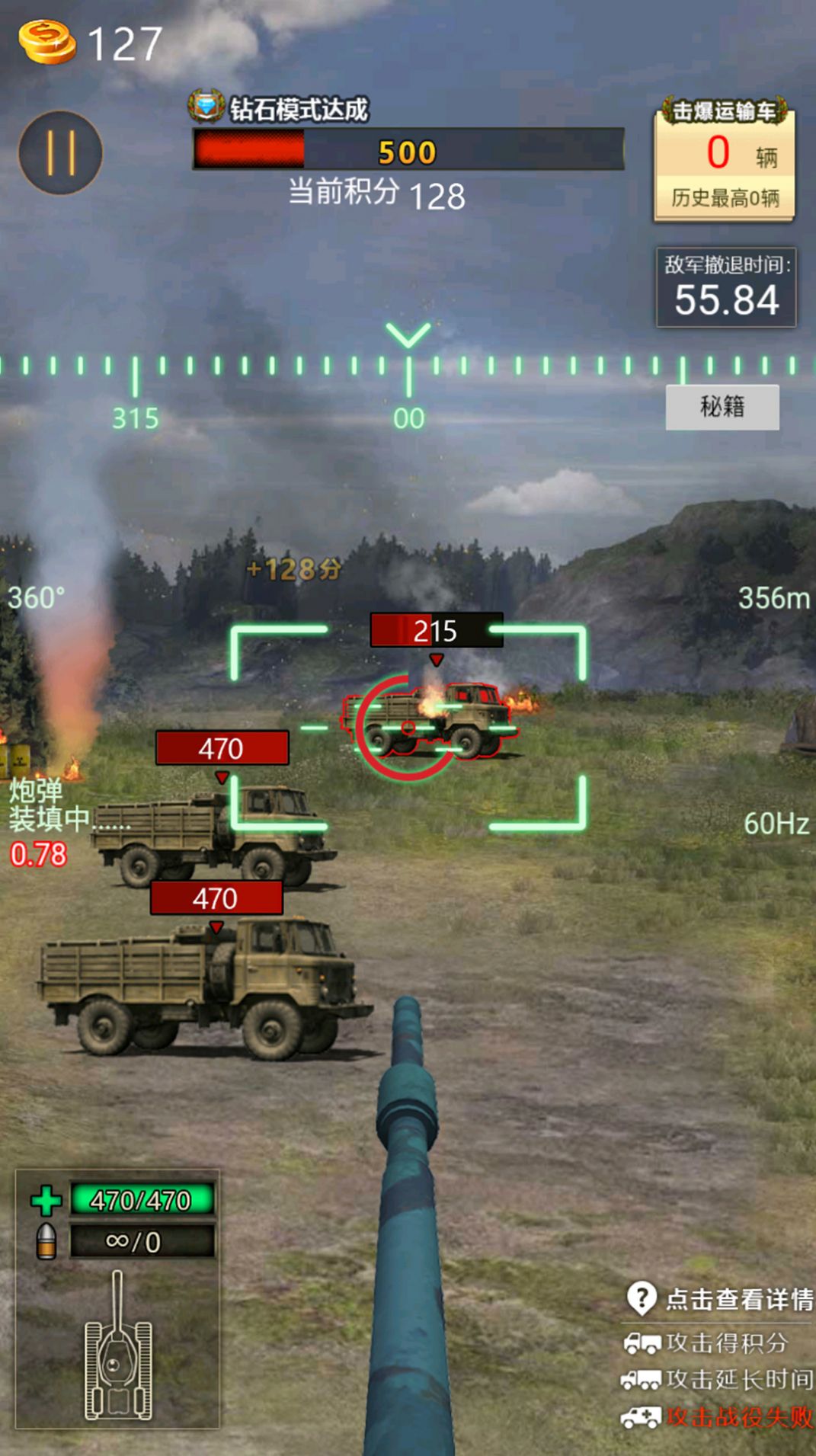
Task: Pause the game with the round button
Action: click(x=60, y=152)
